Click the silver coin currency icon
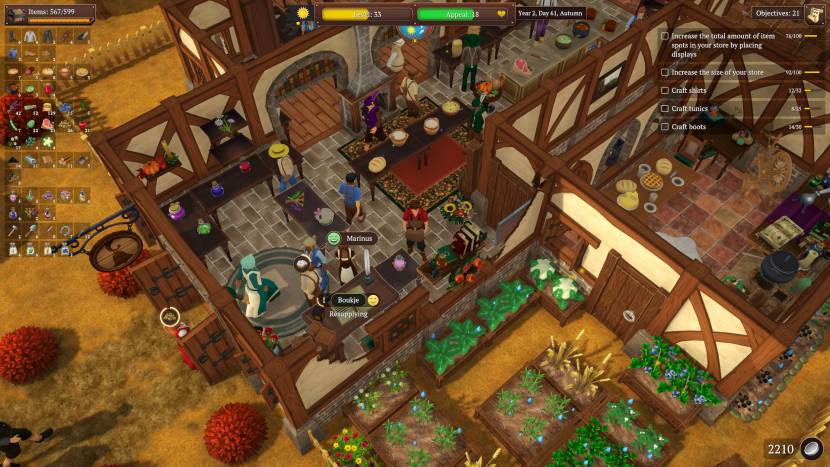This screenshot has width=830, height=467. tap(811, 448)
